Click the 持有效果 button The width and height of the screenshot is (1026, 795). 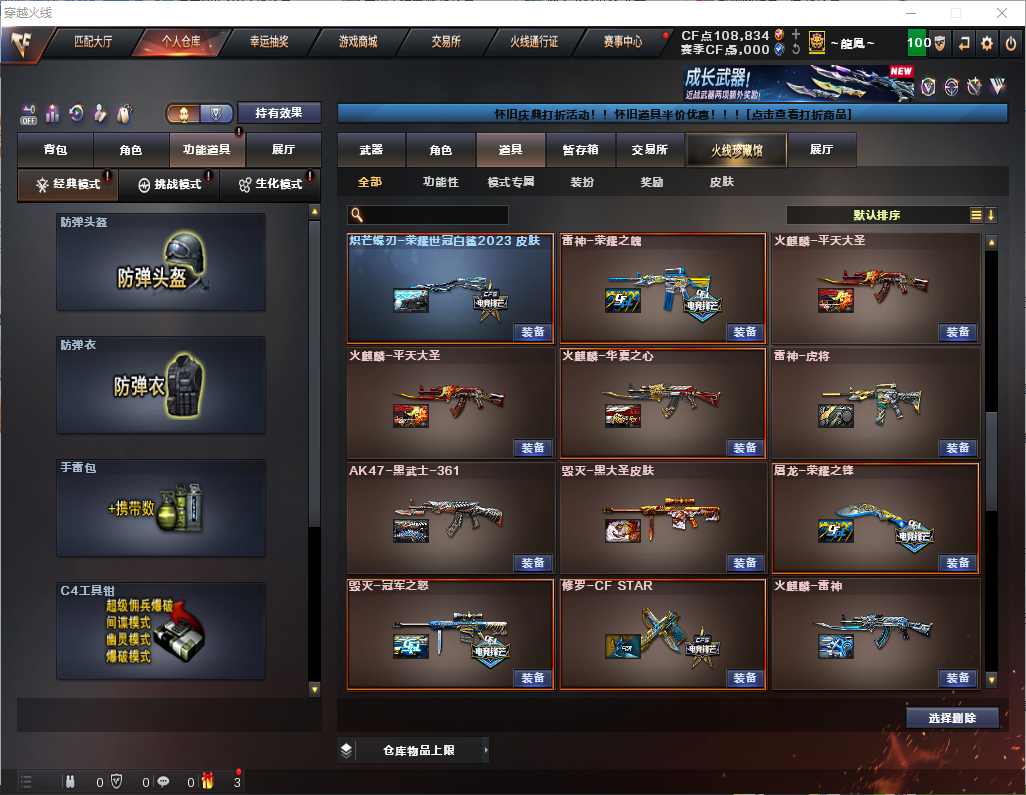279,113
